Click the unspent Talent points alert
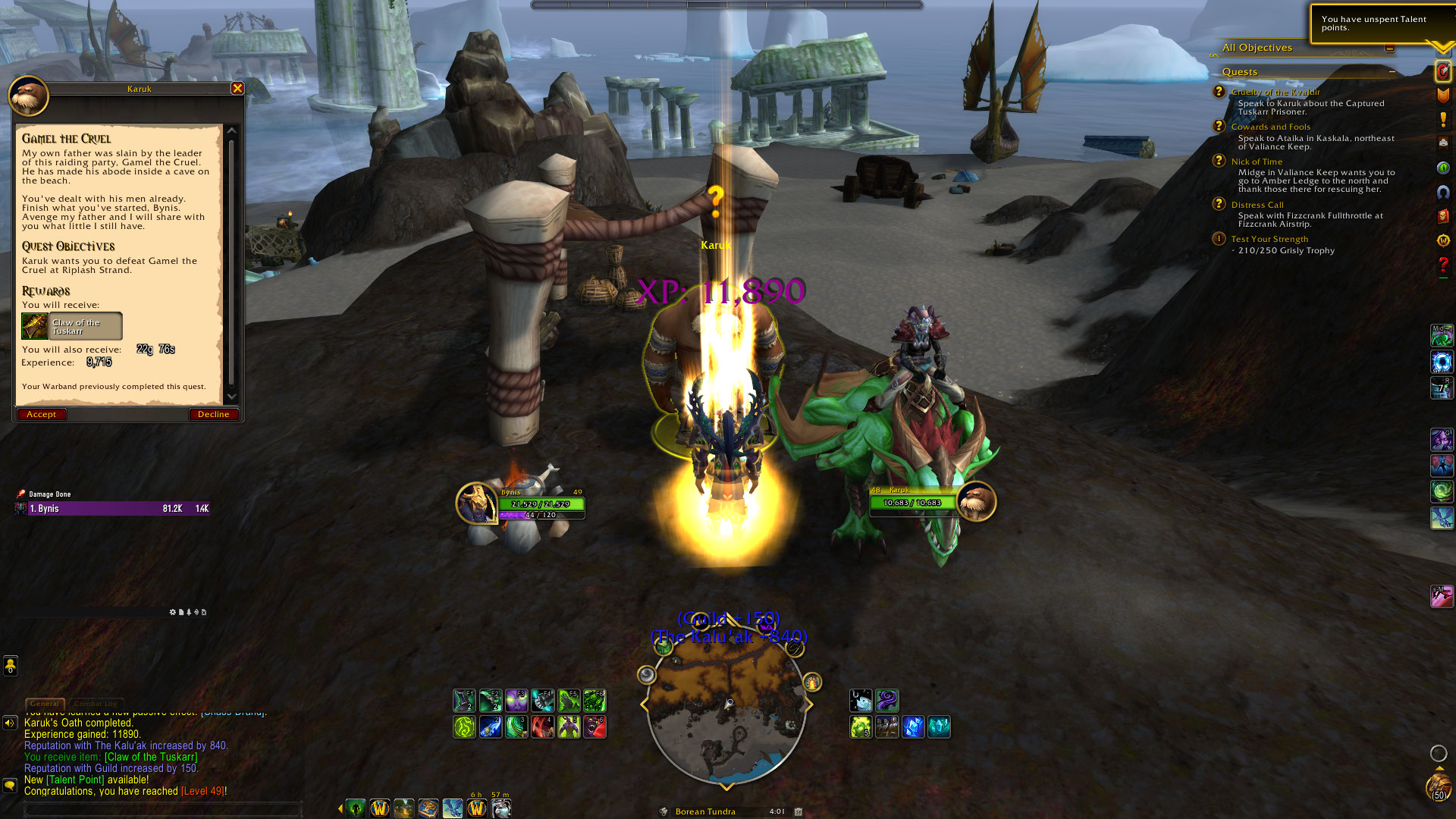1456x819 pixels. 1373,24
